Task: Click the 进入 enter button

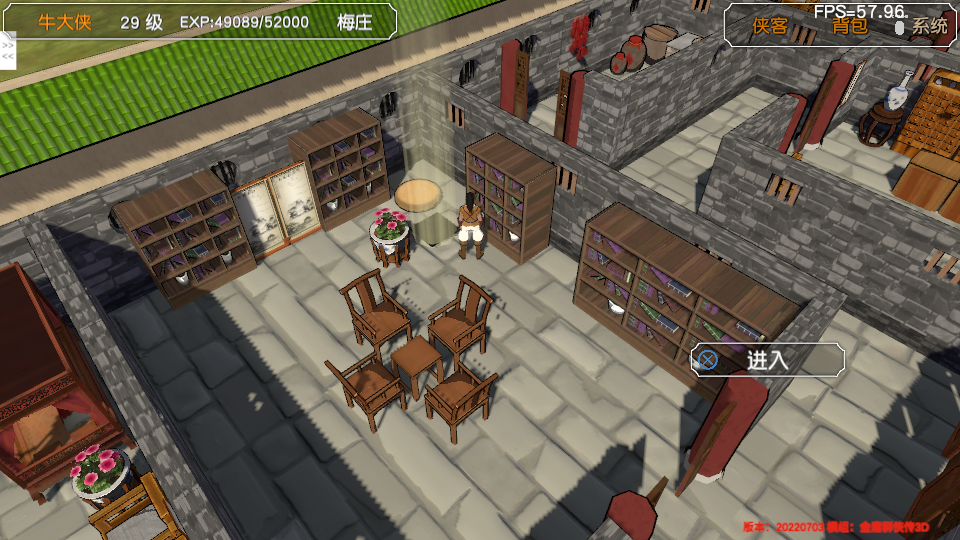Action: point(767,360)
